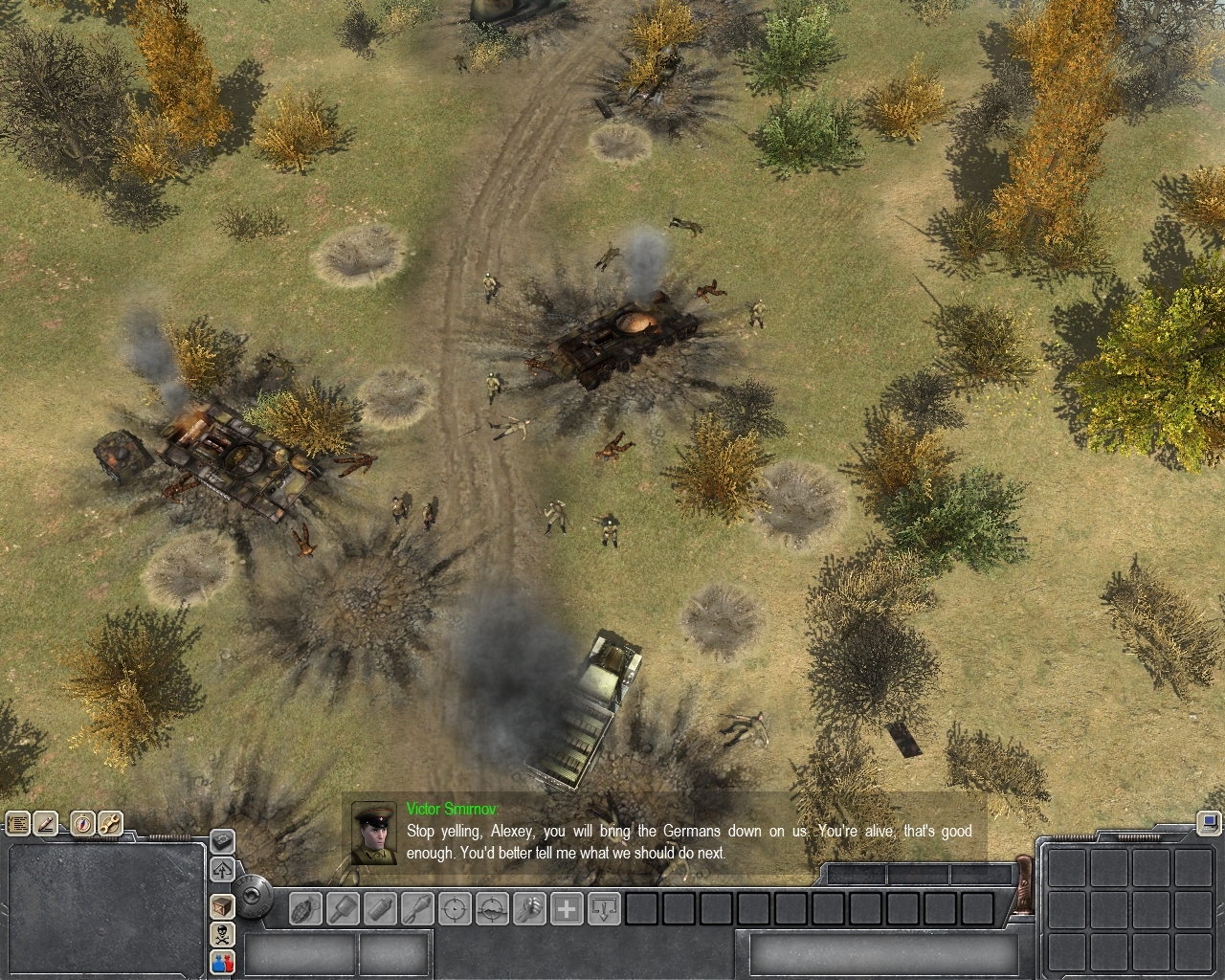Activate the crosshair with ground line command
The height and width of the screenshot is (980, 1225).
coord(492,908)
